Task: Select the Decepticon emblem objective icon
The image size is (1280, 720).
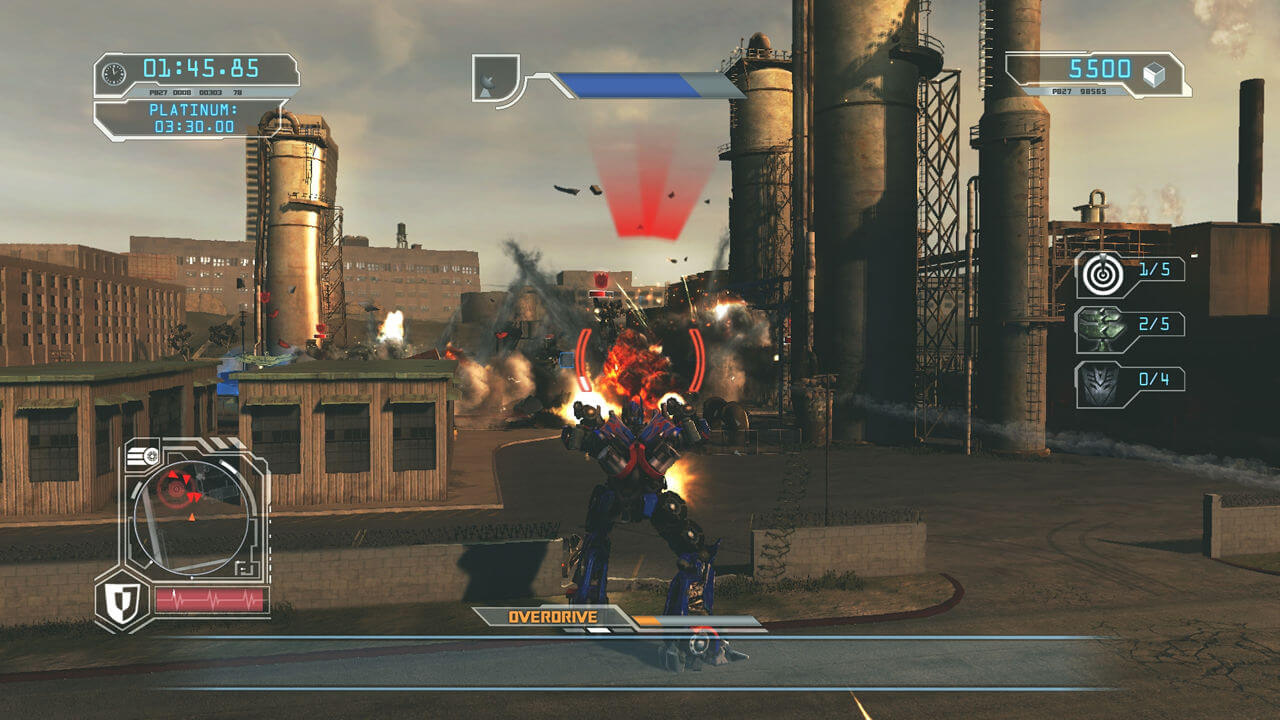Action: (x=1100, y=384)
